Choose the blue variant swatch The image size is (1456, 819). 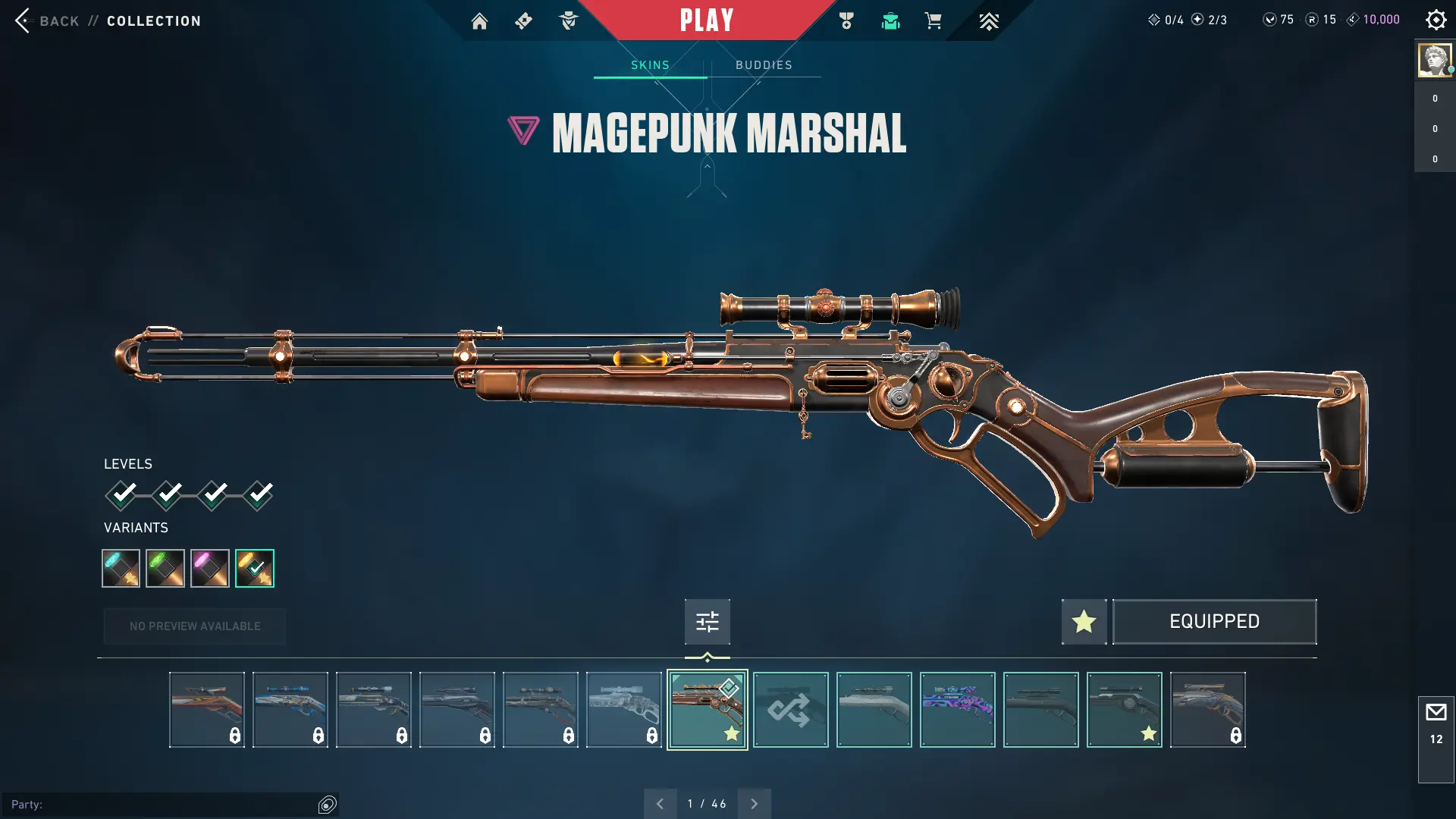click(121, 568)
